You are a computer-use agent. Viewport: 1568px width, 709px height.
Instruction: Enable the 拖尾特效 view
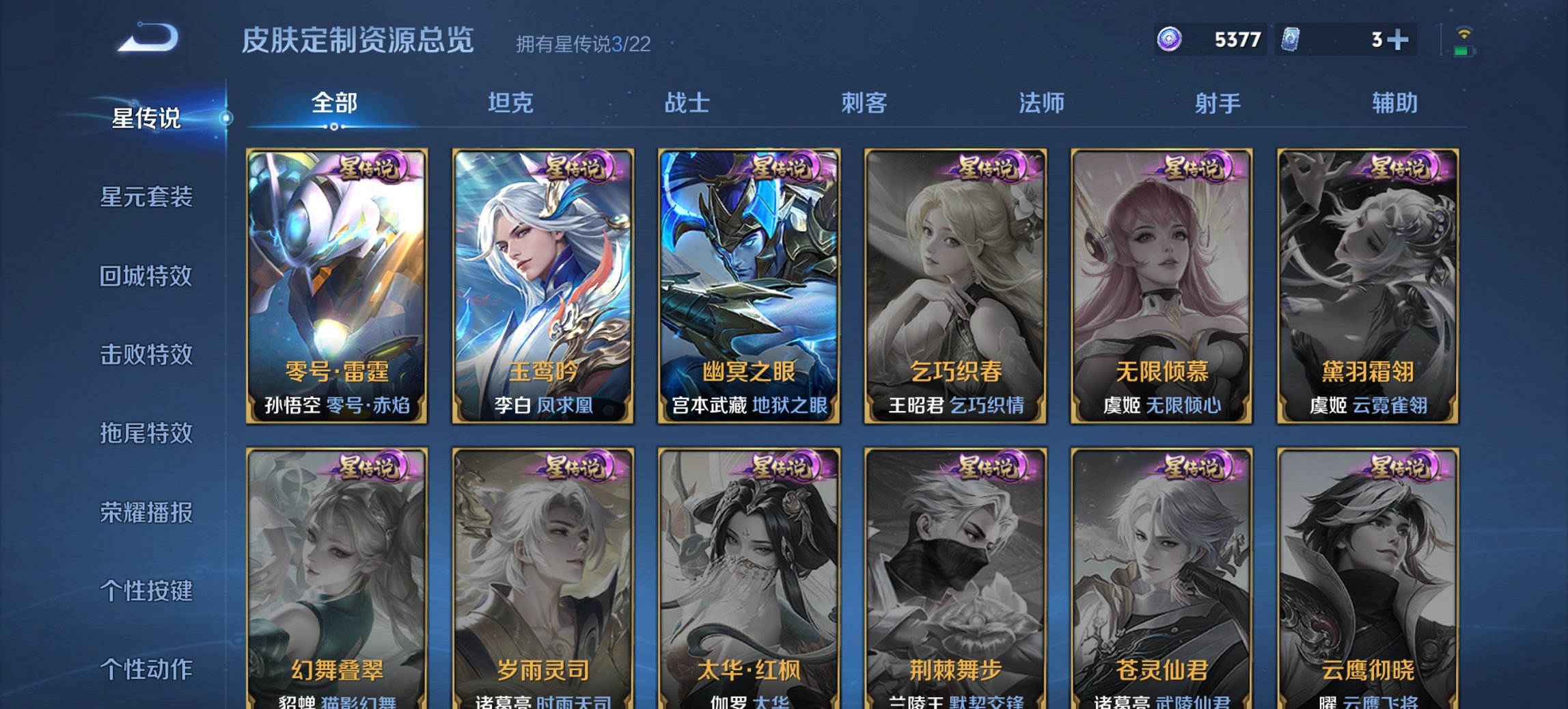pyautogui.click(x=147, y=435)
